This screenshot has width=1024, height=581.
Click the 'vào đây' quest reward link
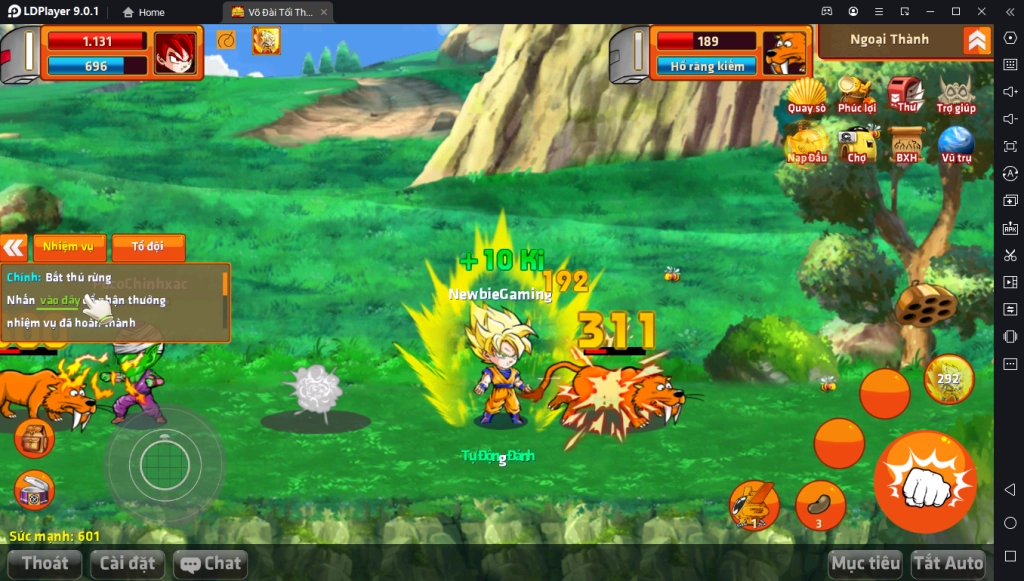(x=59, y=300)
